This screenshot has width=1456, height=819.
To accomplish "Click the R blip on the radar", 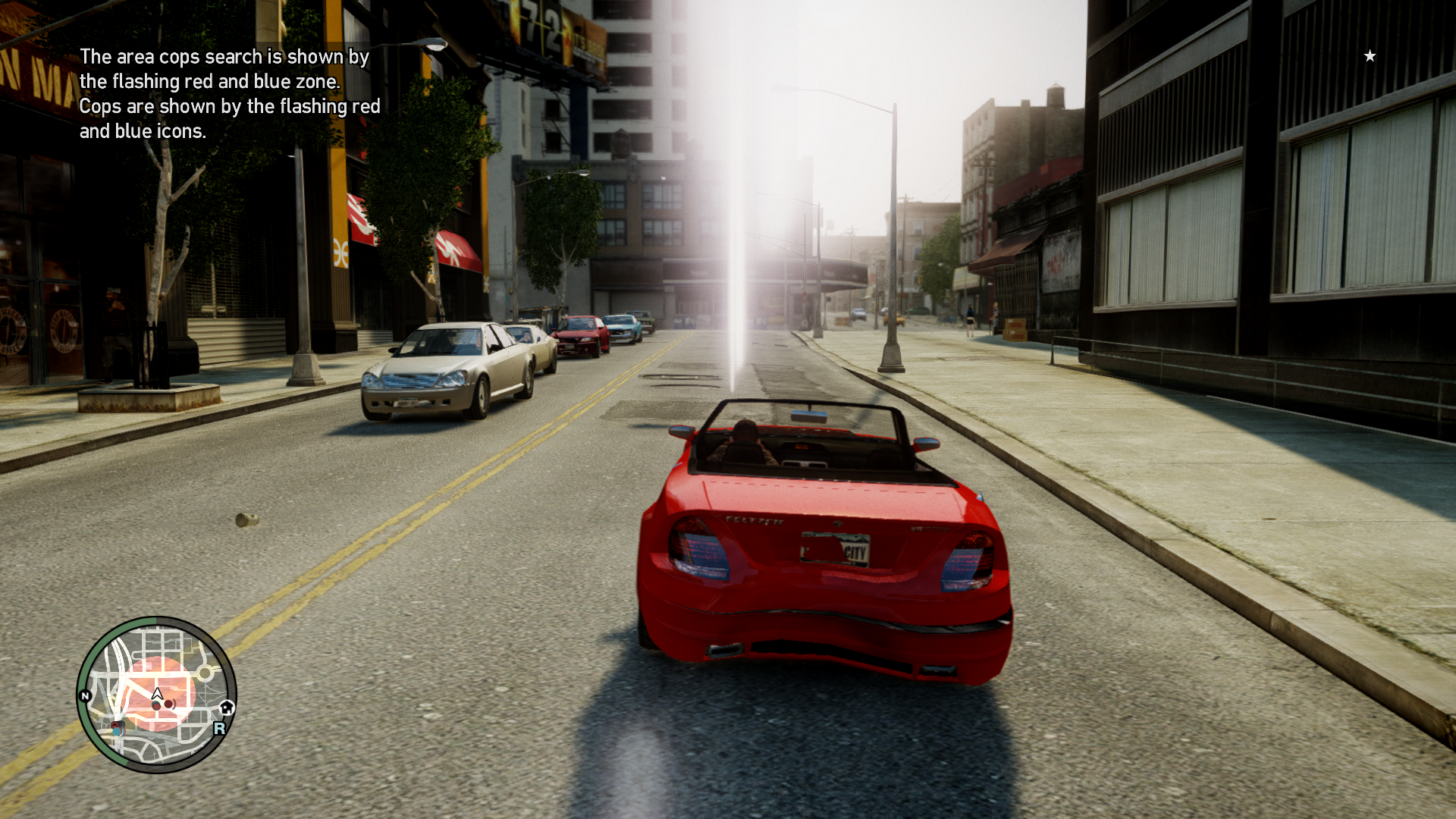I will pyautogui.click(x=219, y=728).
